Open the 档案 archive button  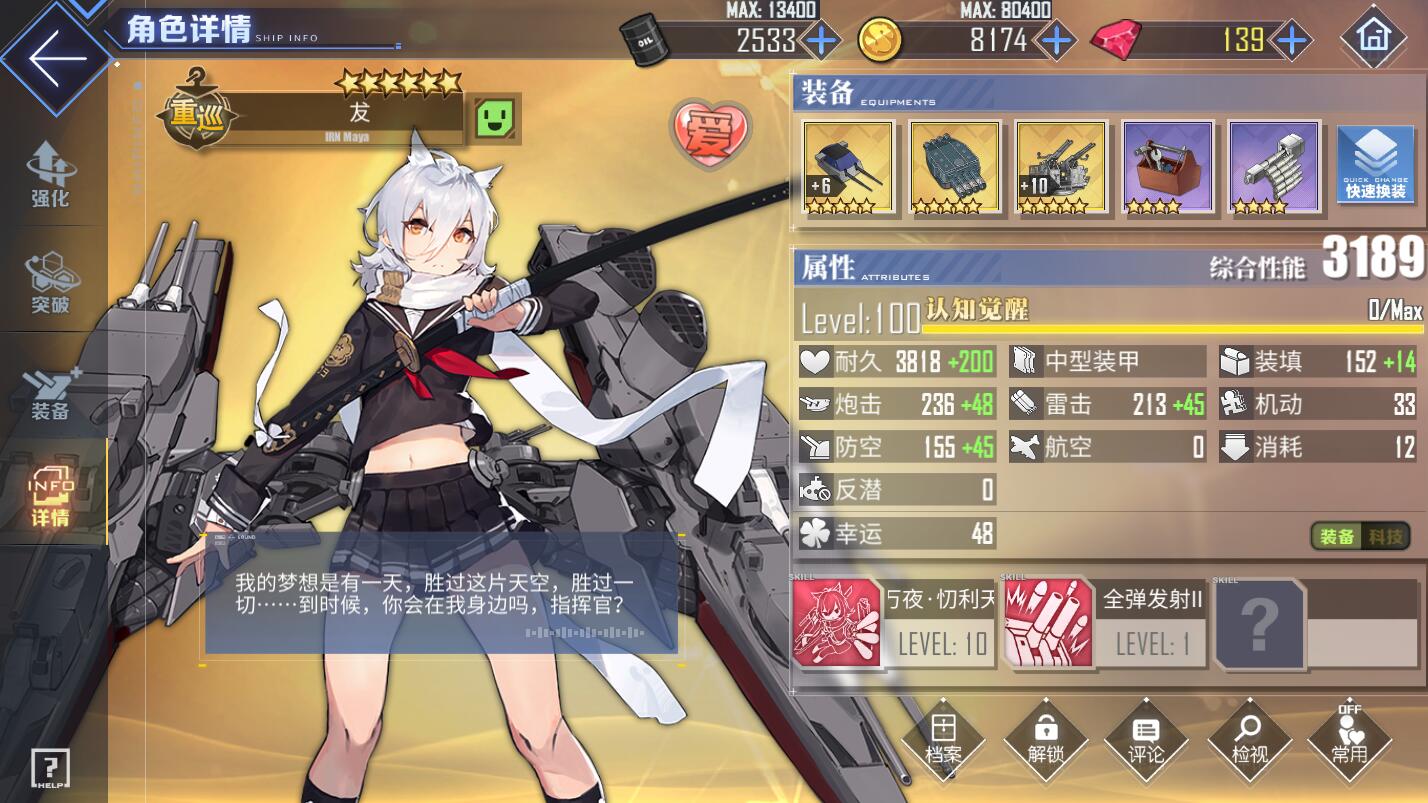[943, 740]
